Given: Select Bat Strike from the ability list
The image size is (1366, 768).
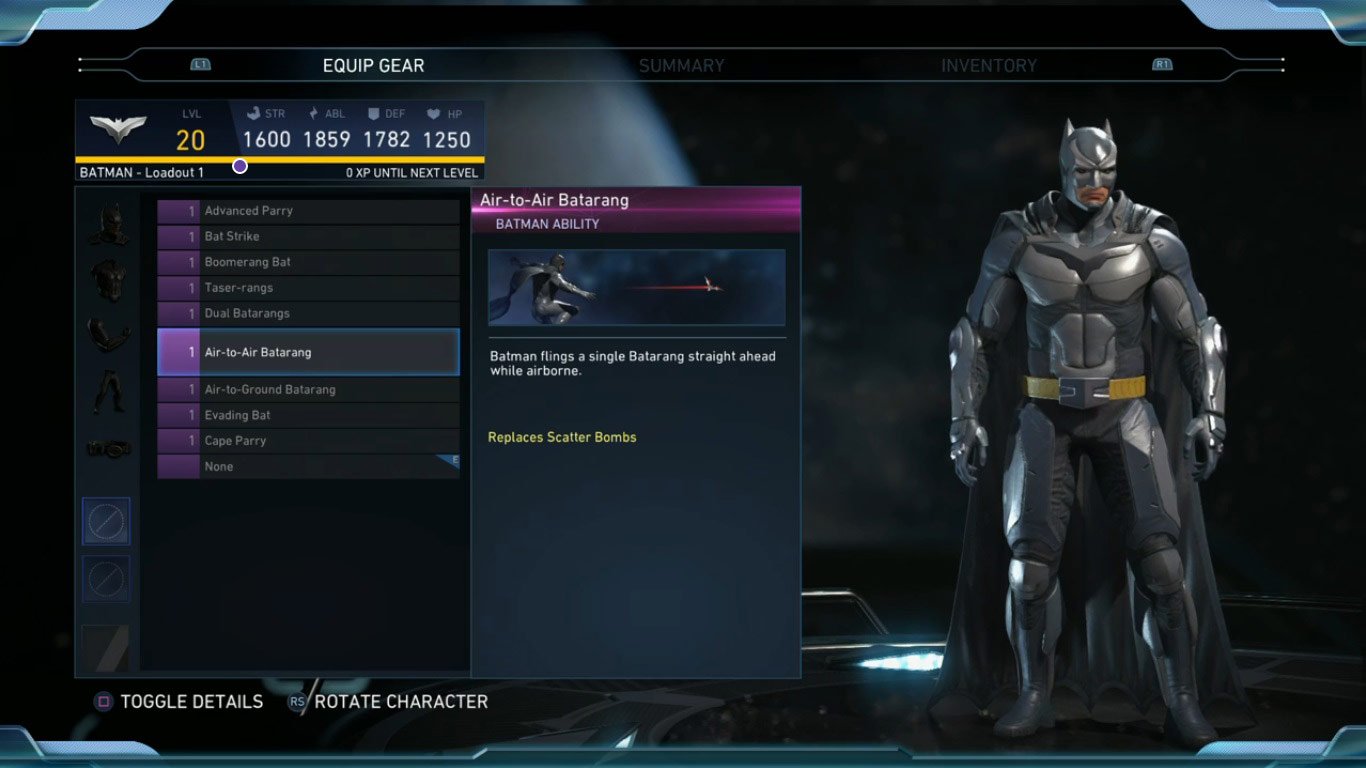Looking at the screenshot, I should pos(308,237).
